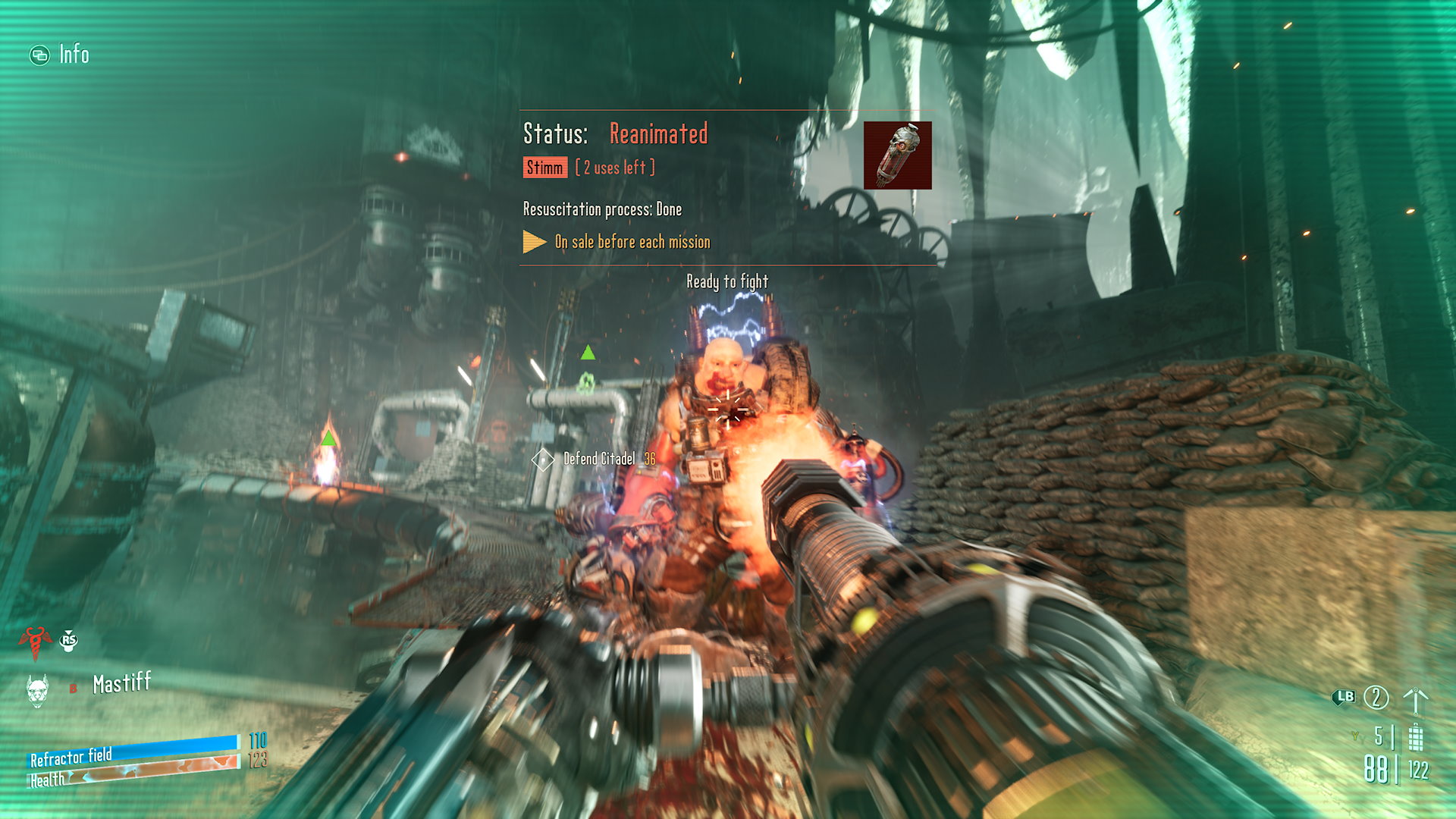Screen dimensions: 1456x819
Task: Select the grenade icon by the ammo counter
Action: tap(1415, 736)
